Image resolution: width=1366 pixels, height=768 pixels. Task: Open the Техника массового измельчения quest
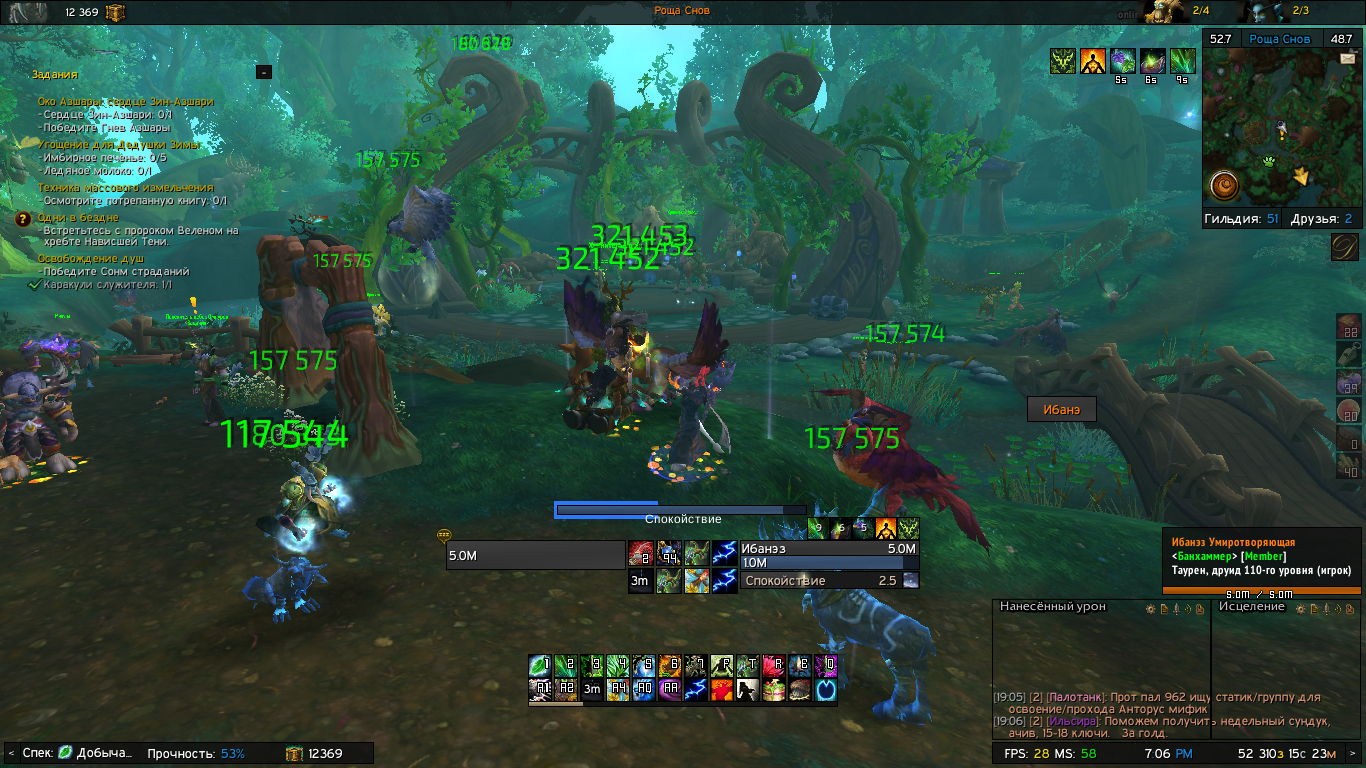(x=125, y=187)
